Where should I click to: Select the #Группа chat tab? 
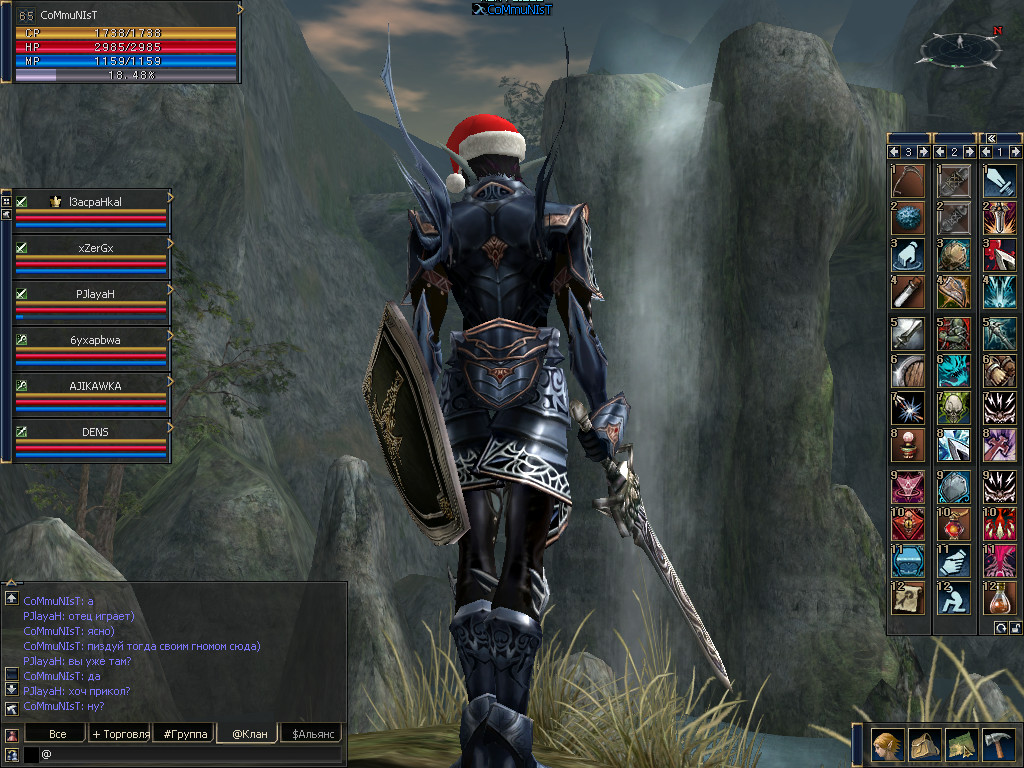[x=185, y=734]
